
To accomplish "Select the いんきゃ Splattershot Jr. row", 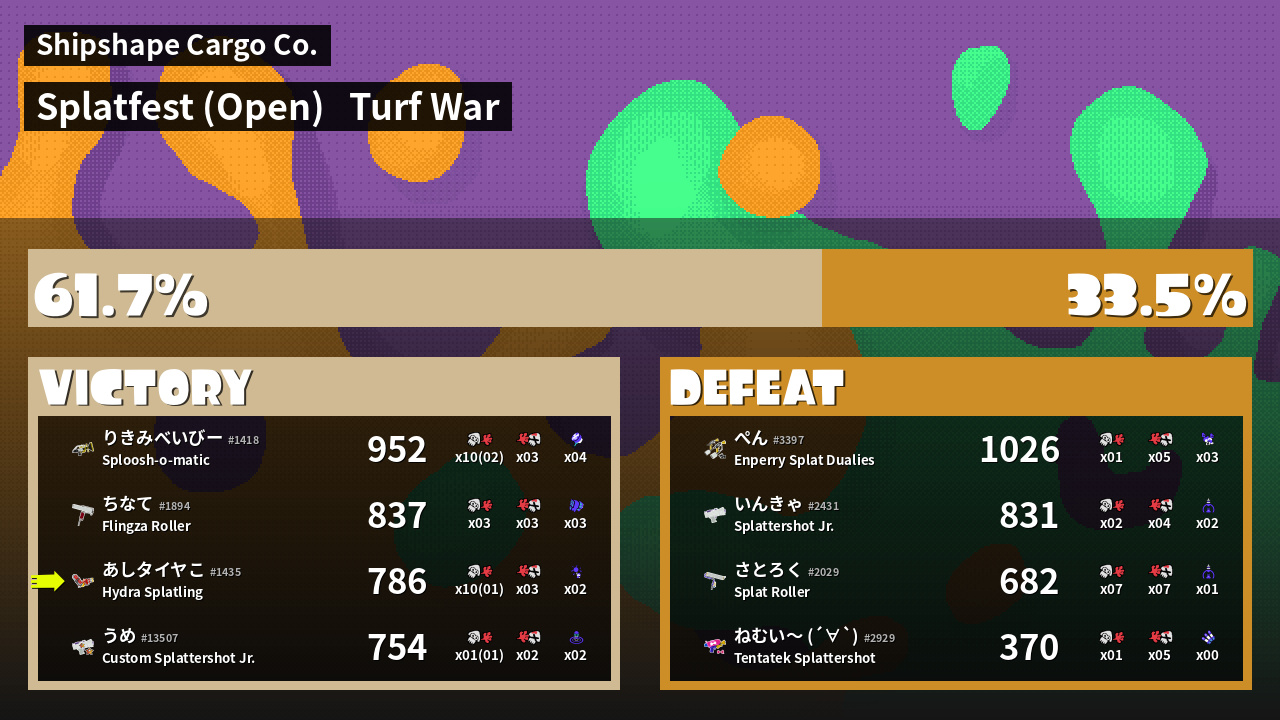I will point(956,515).
